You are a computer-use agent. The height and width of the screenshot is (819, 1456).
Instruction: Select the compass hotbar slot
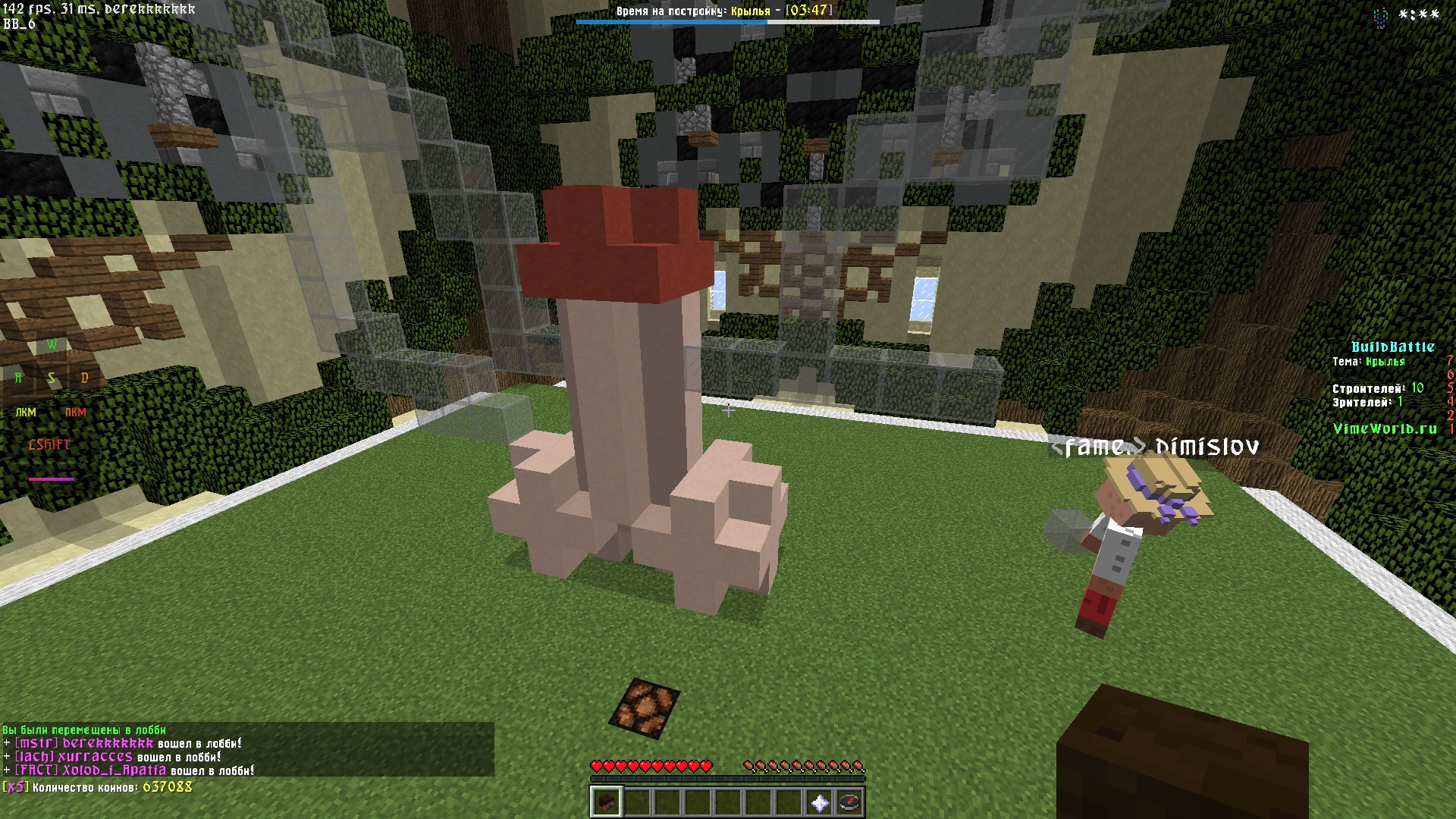(x=849, y=802)
